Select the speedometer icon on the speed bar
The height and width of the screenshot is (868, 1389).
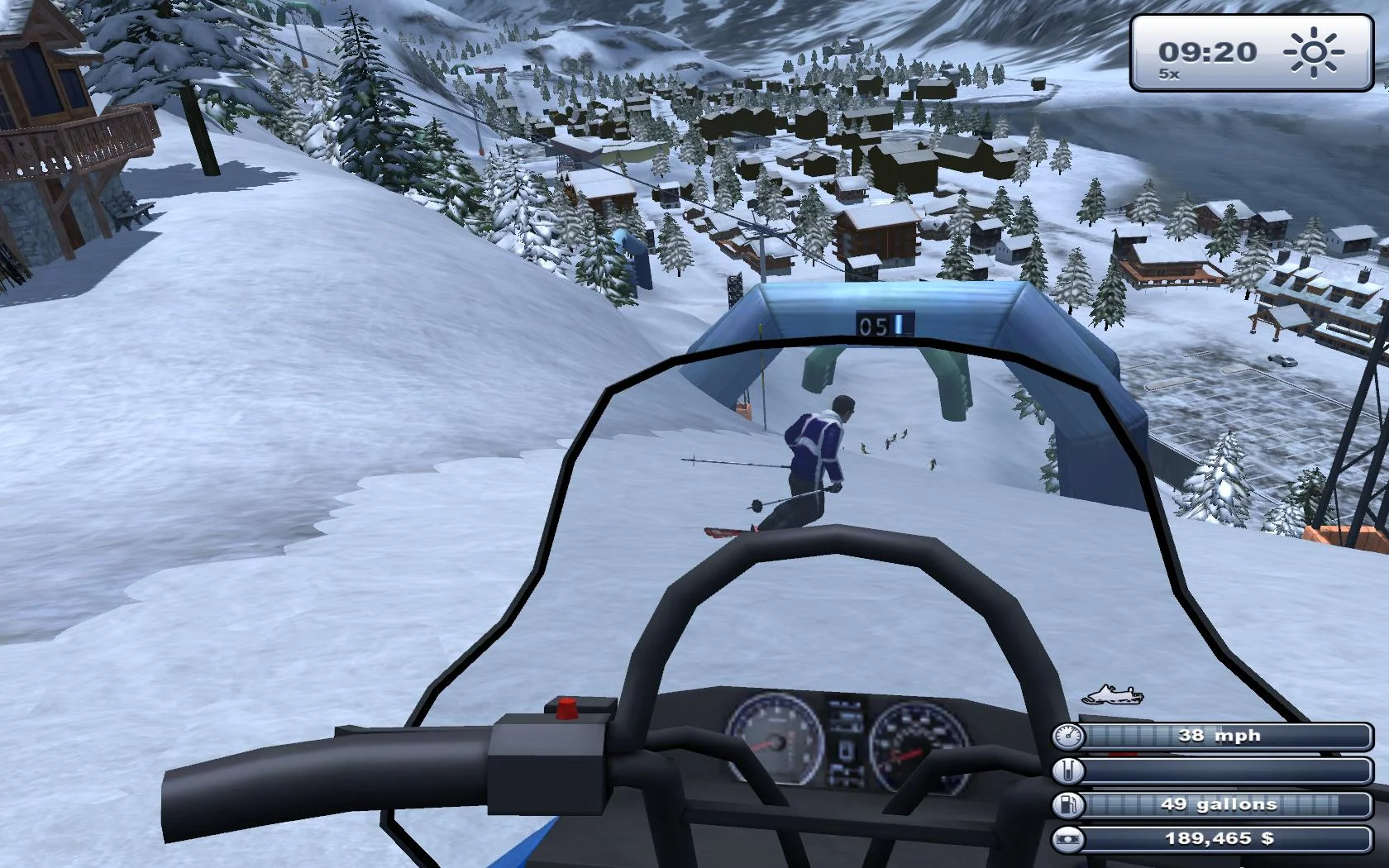coord(1067,735)
